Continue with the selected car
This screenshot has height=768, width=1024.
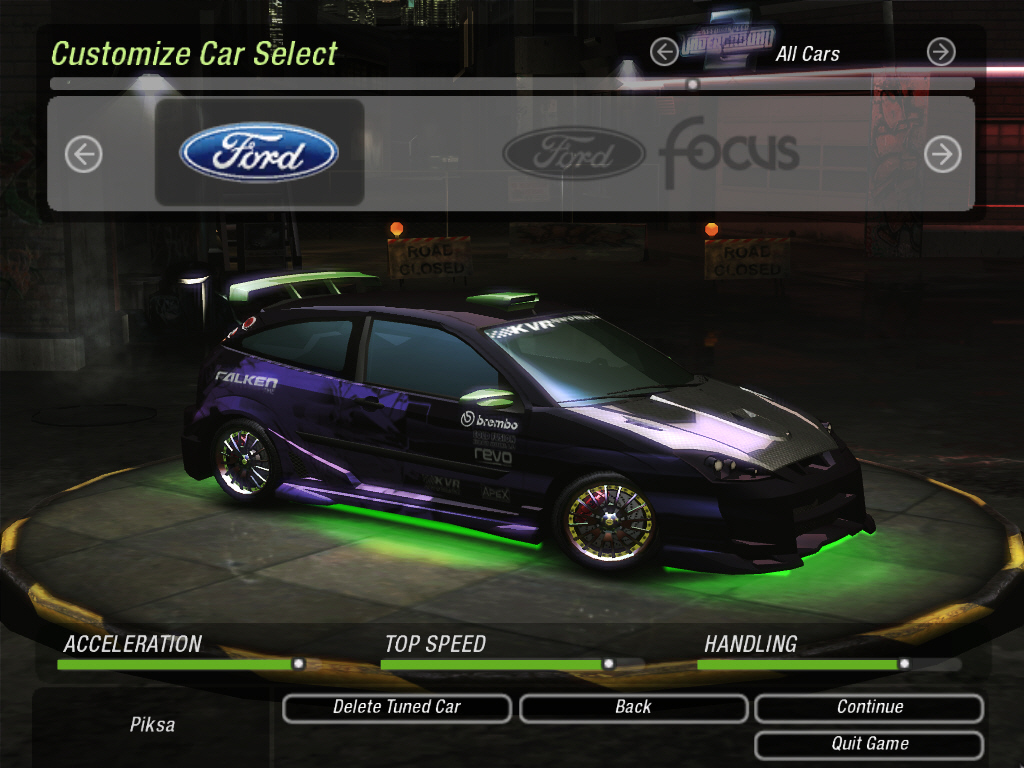(x=869, y=708)
